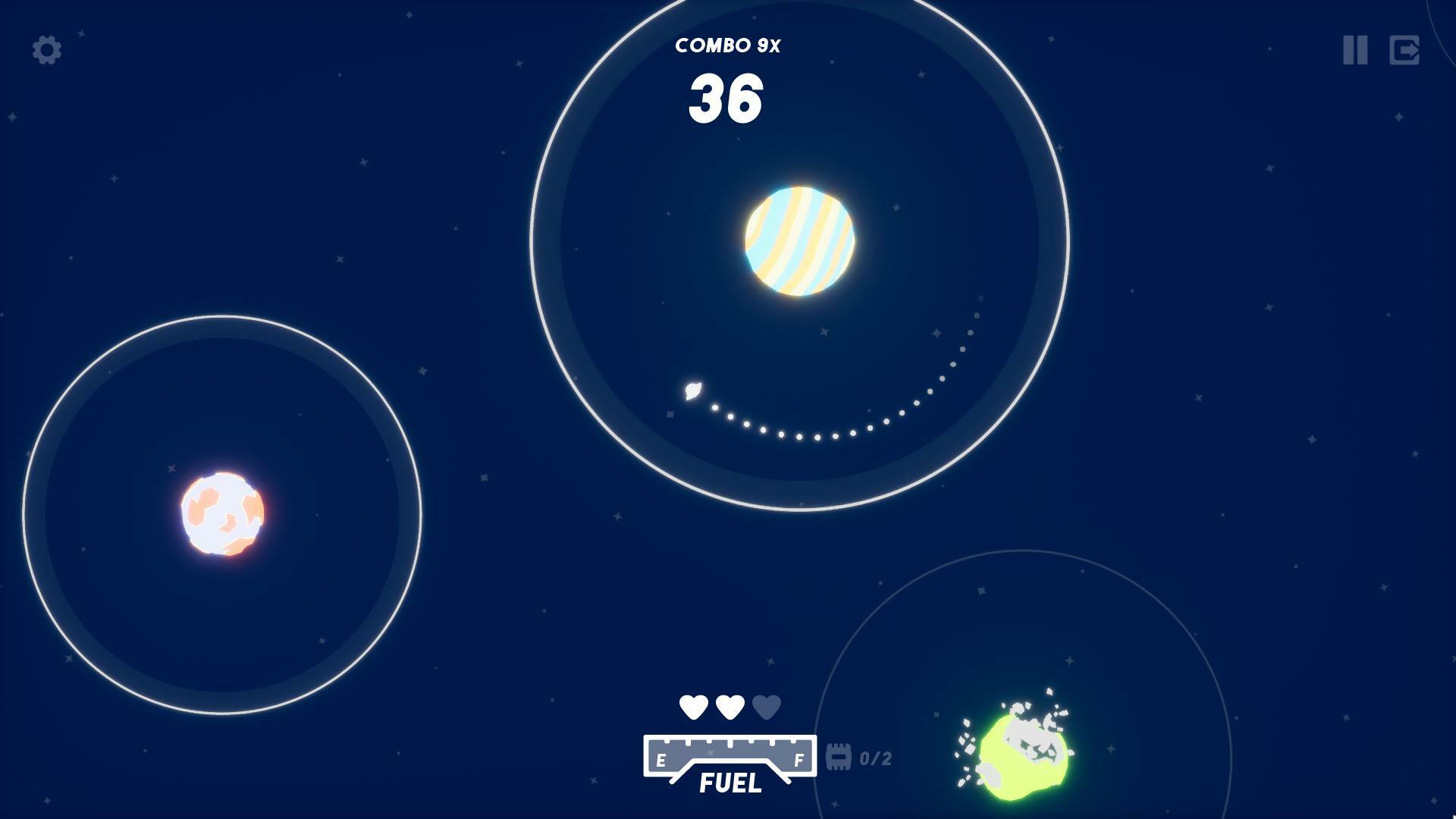1456x819 pixels.
Task: Open the settings gear menu
Action: pos(45,52)
